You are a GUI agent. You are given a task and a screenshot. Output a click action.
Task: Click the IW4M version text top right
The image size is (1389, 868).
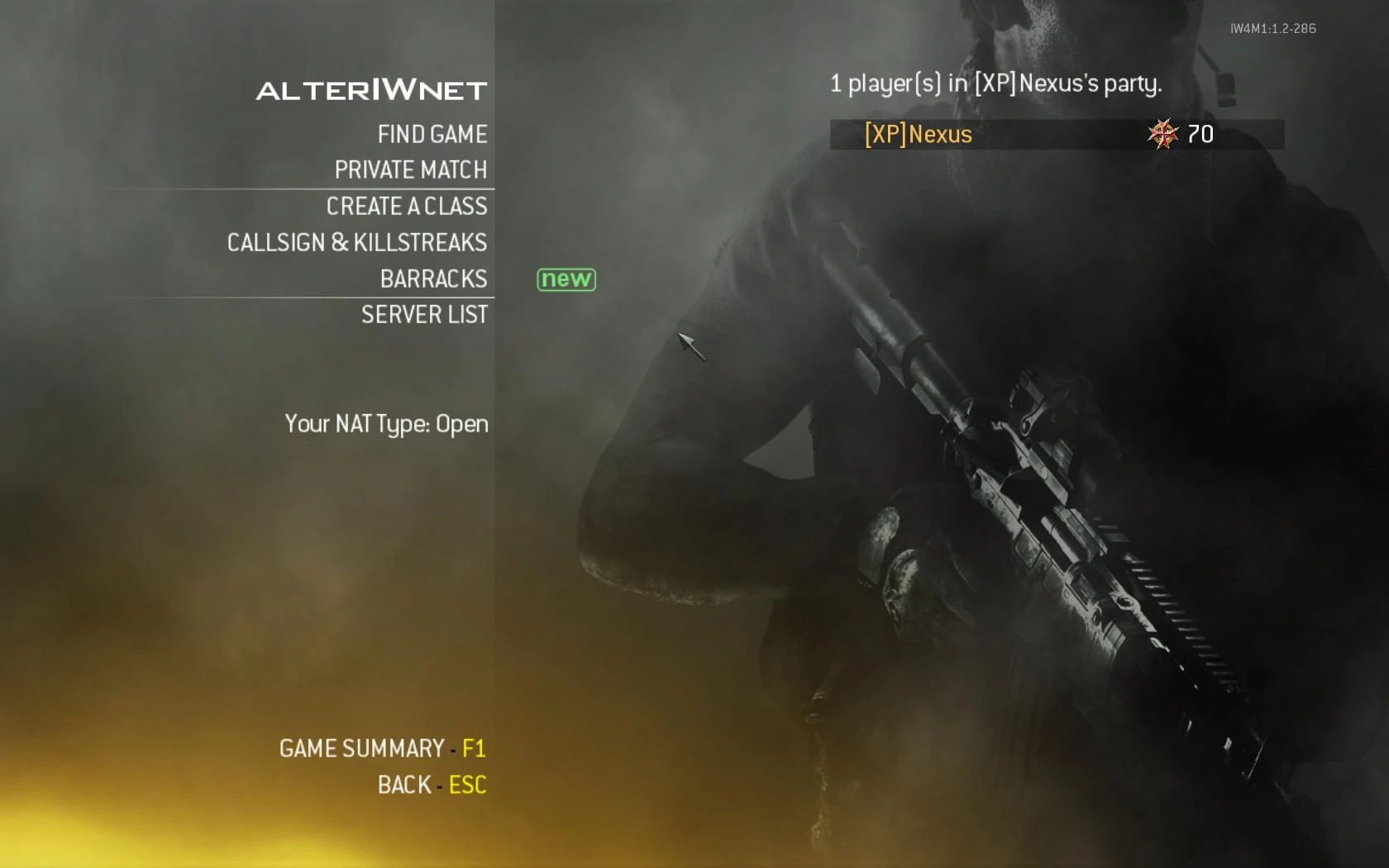click(1273, 28)
